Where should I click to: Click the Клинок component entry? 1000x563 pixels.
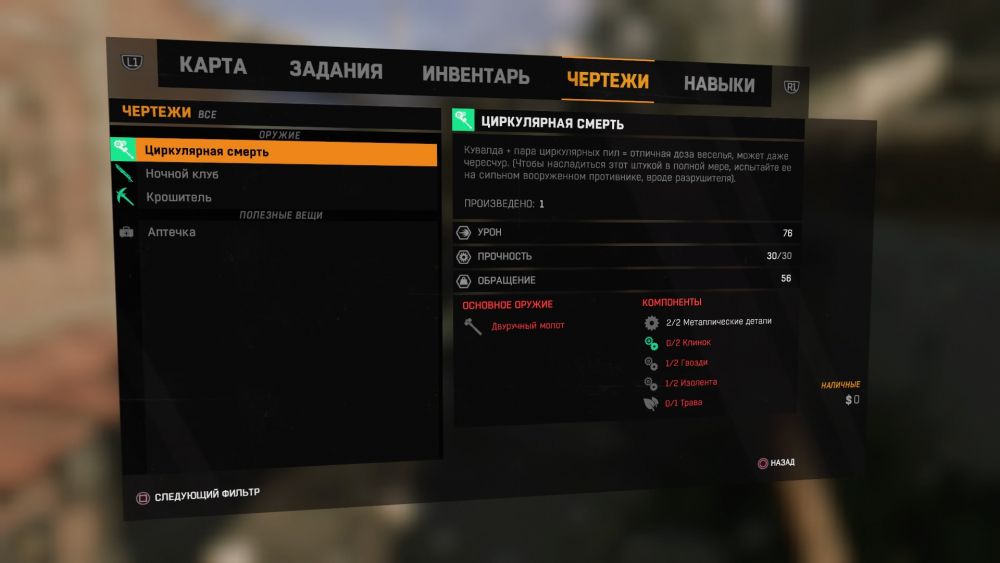[686, 343]
